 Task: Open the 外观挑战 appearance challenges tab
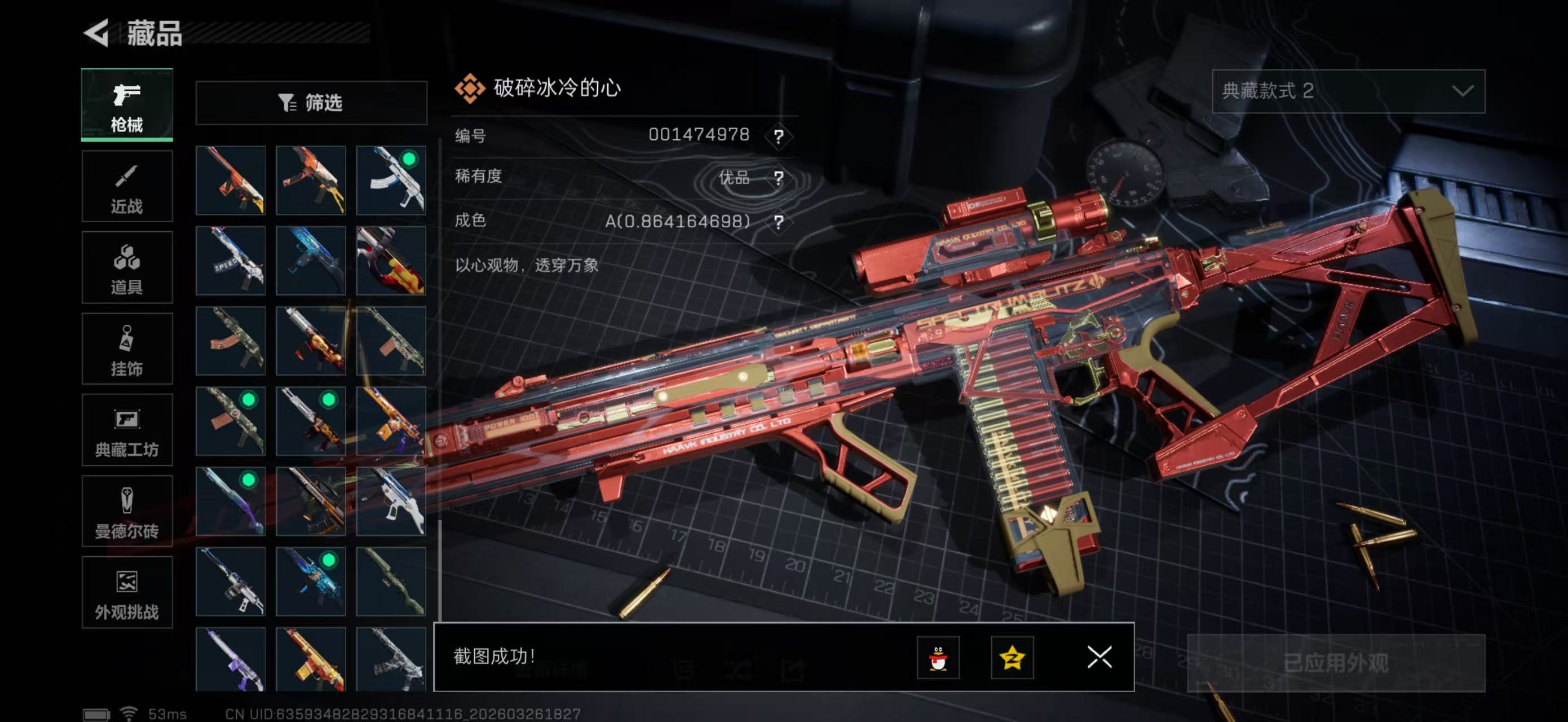(127, 592)
